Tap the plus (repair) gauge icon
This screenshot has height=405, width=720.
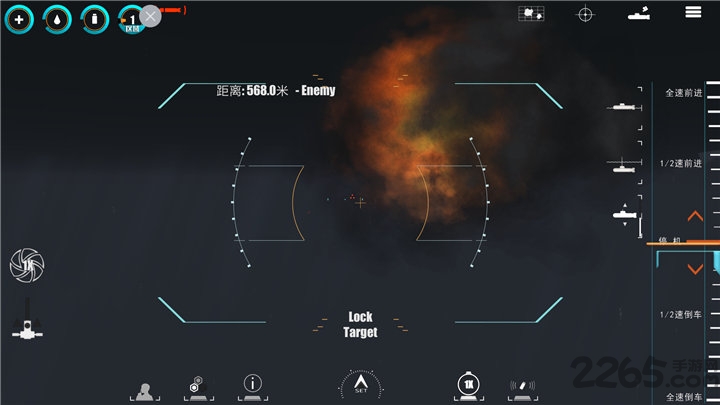pos(19,19)
